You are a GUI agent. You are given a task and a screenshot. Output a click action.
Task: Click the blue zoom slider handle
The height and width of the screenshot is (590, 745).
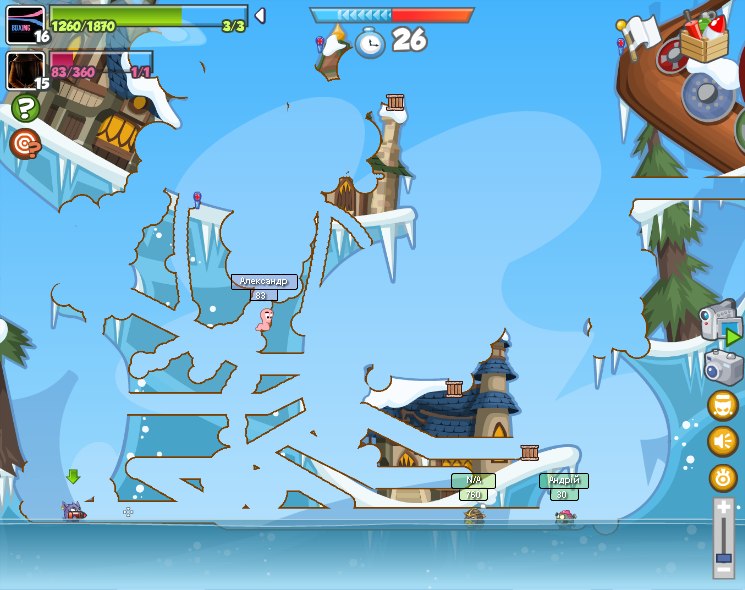[723, 545]
